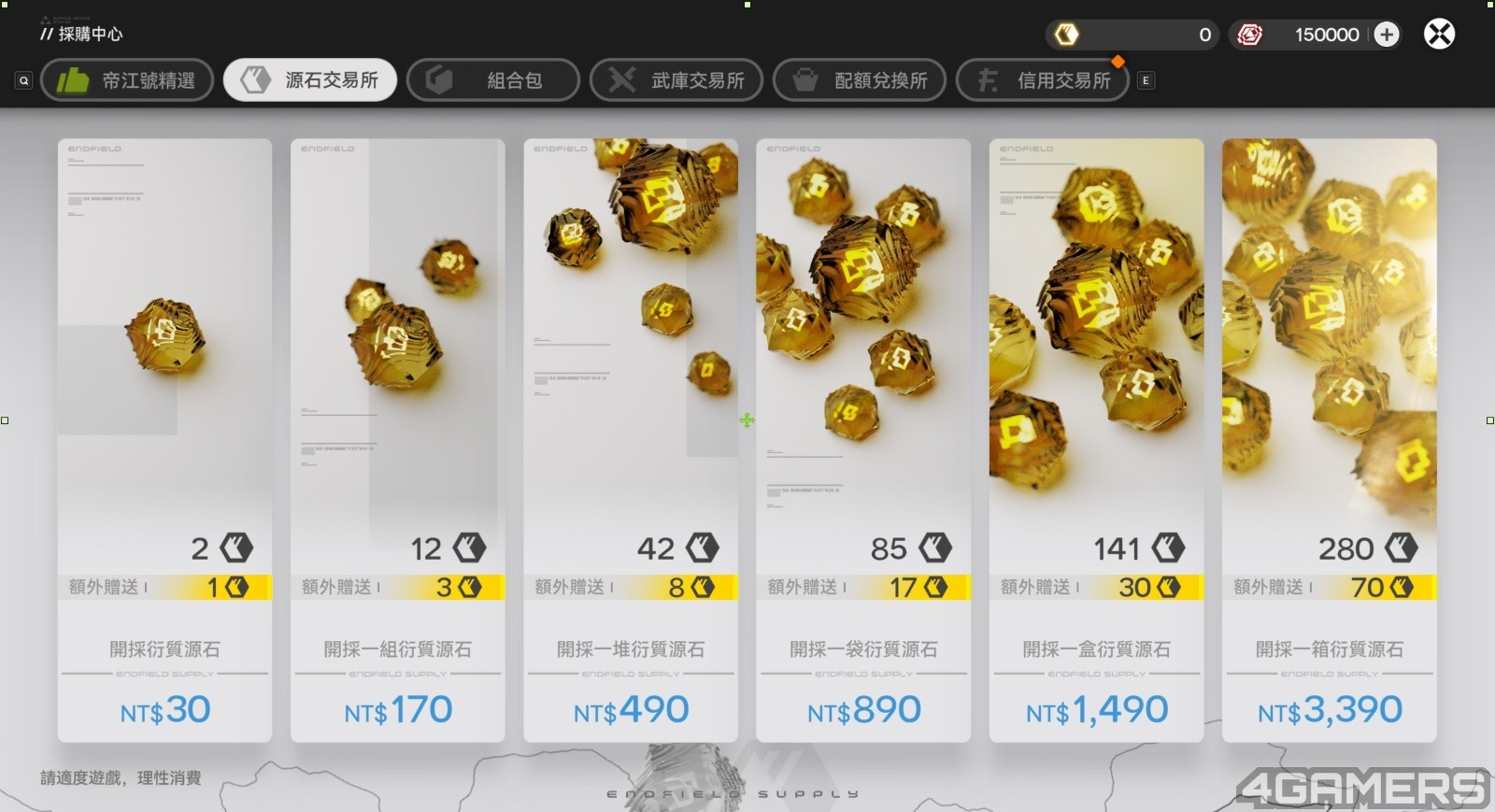The width and height of the screenshot is (1495, 812).
Task: Open the 組合包 tab
Action: [493, 80]
